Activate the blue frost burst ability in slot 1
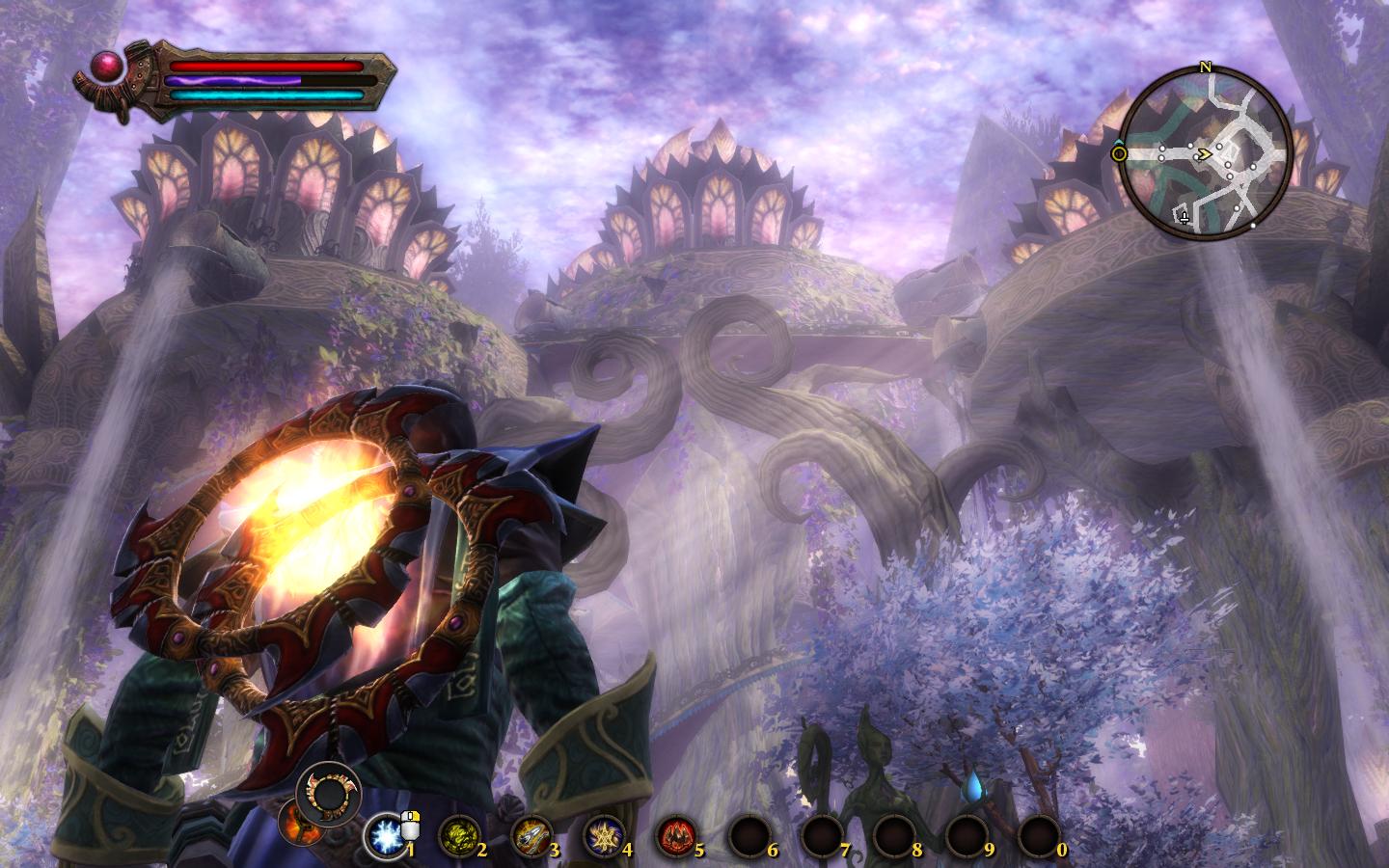1389x868 pixels. pyautogui.click(x=387, y=835)
